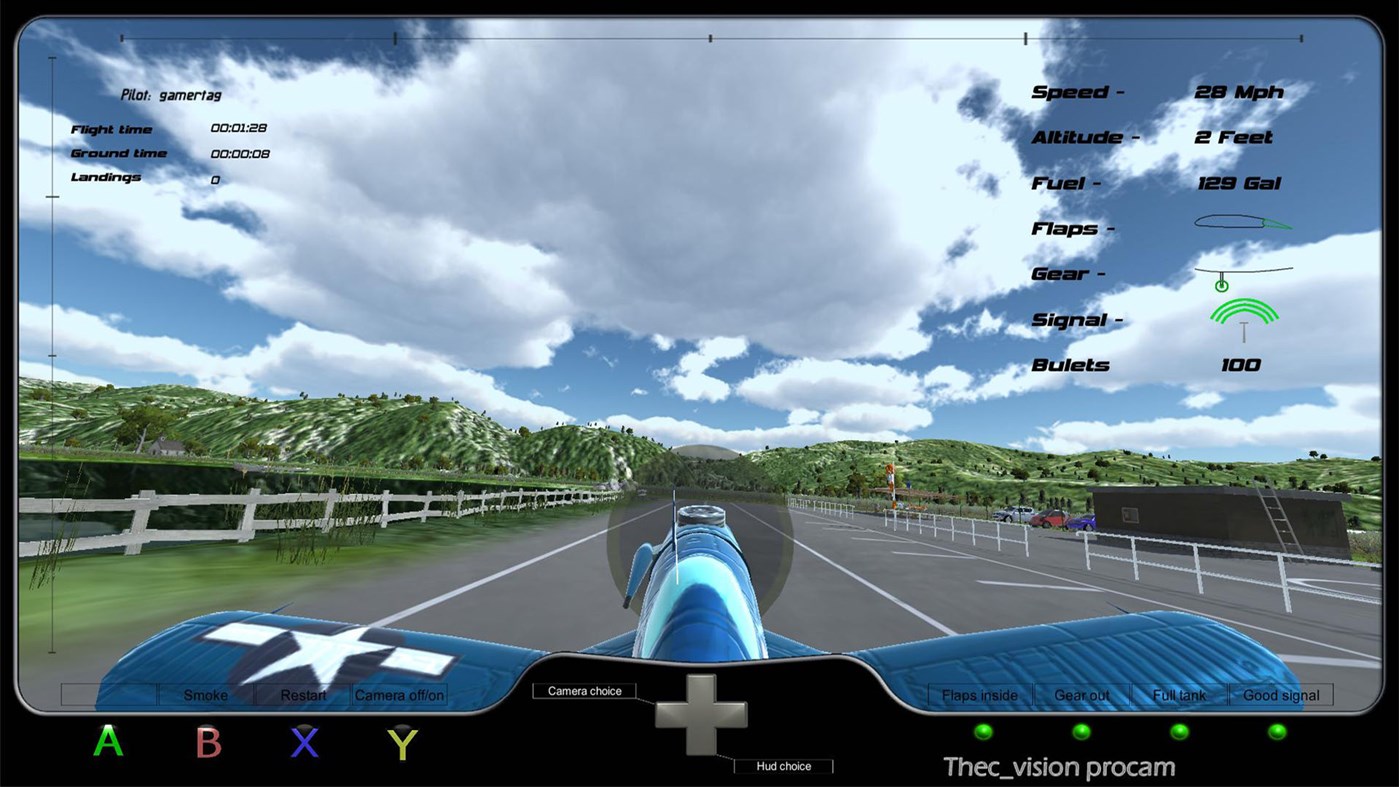Screen dimensions: 1399x787
Task: Toggle the Flaps inside indicator light
Action: coord(983,731)
